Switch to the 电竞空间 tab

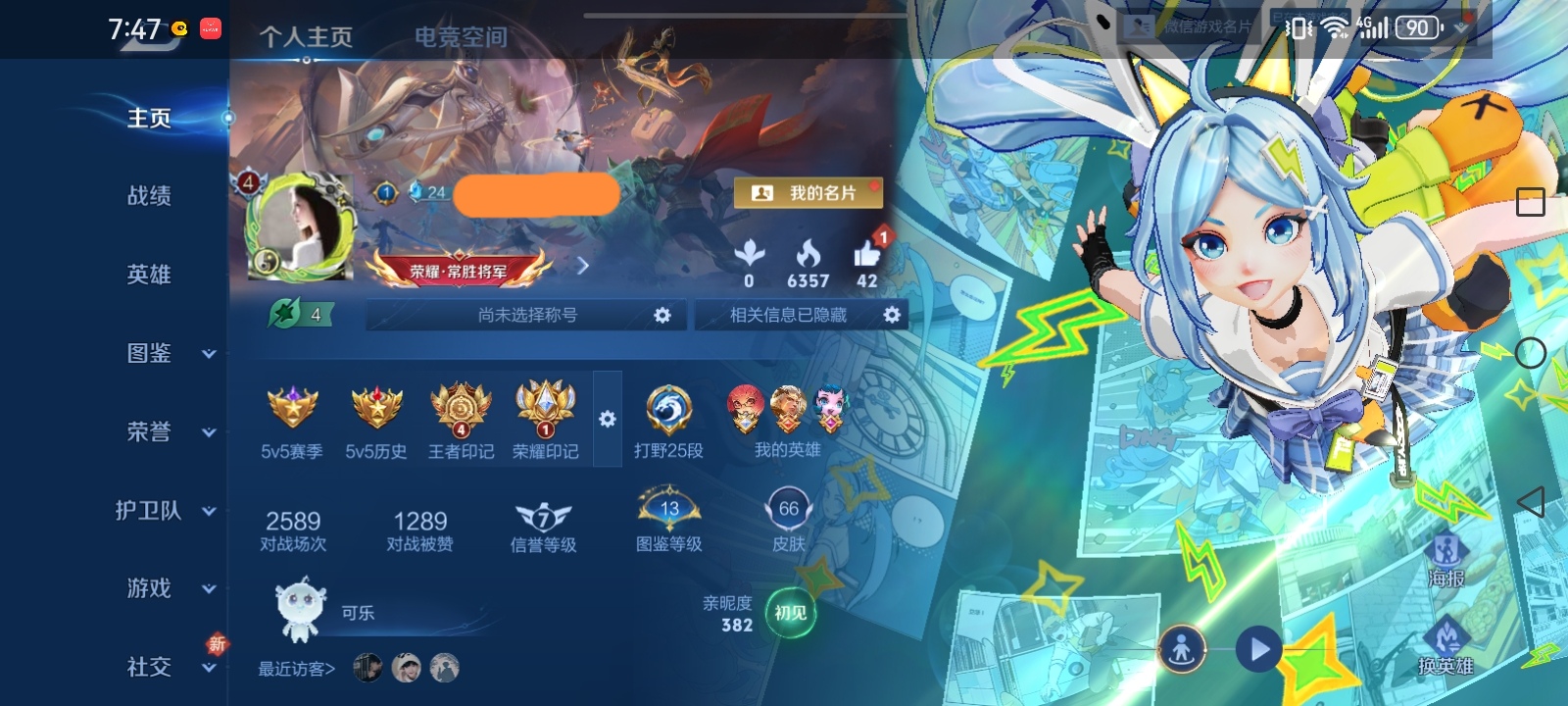click(459, 37)
